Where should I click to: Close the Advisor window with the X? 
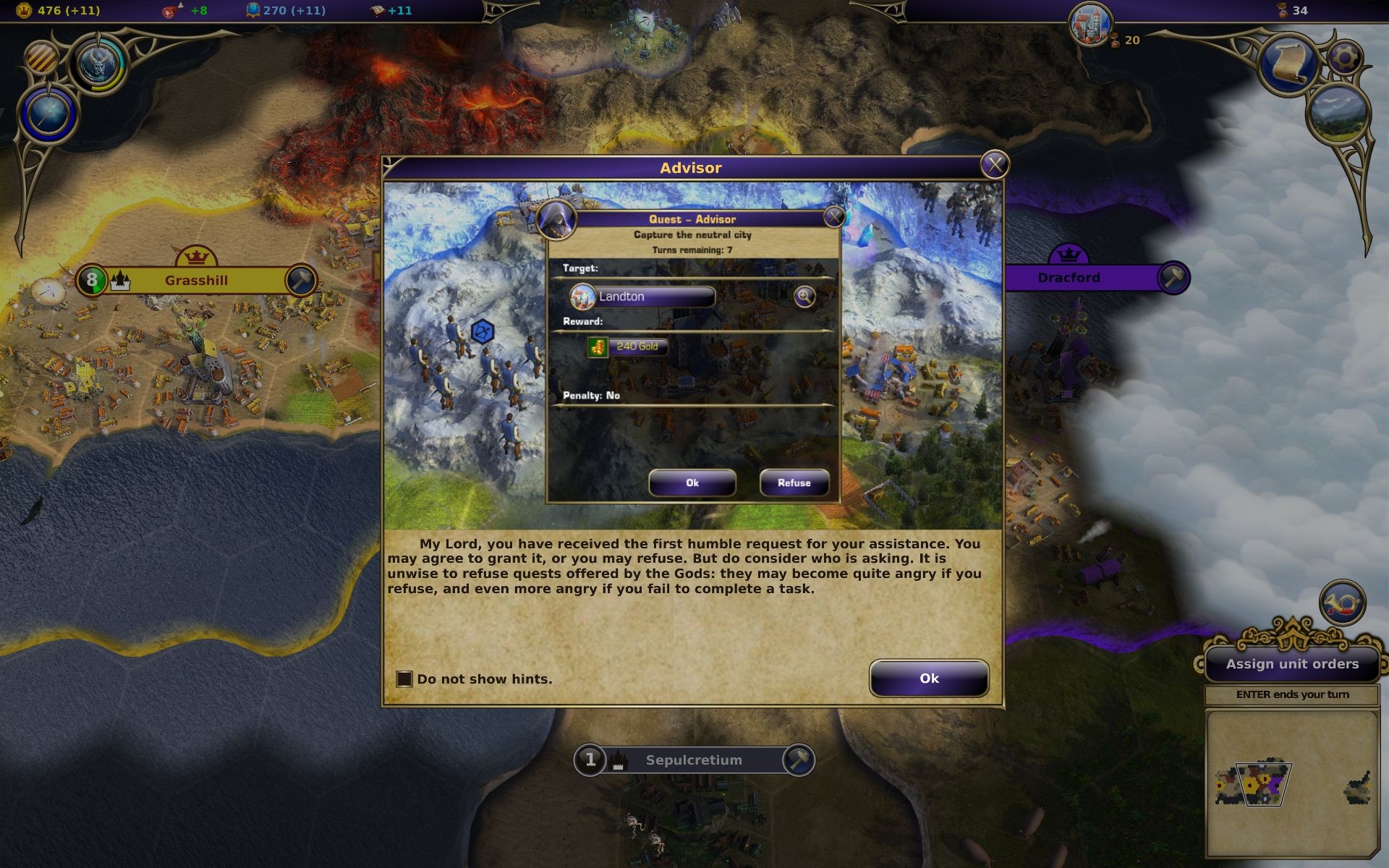click(995, 166)
